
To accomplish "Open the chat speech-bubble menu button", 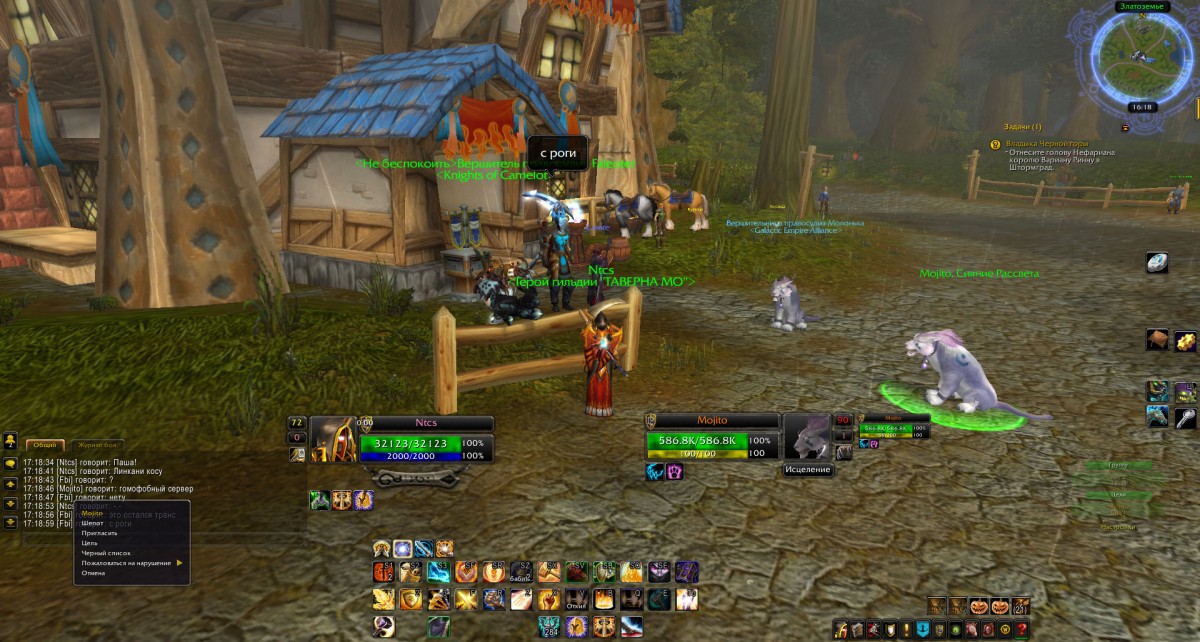I will [x=10, y=464].
